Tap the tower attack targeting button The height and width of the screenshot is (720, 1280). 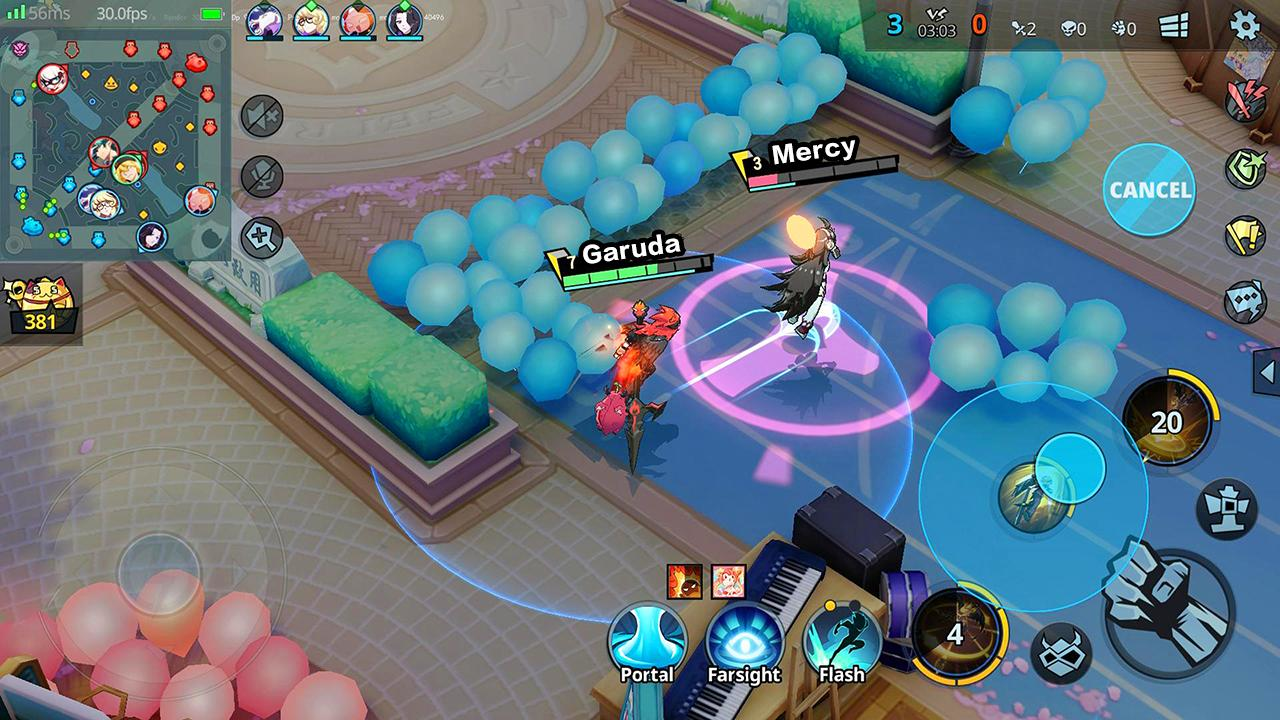(x=1226, y=508)
